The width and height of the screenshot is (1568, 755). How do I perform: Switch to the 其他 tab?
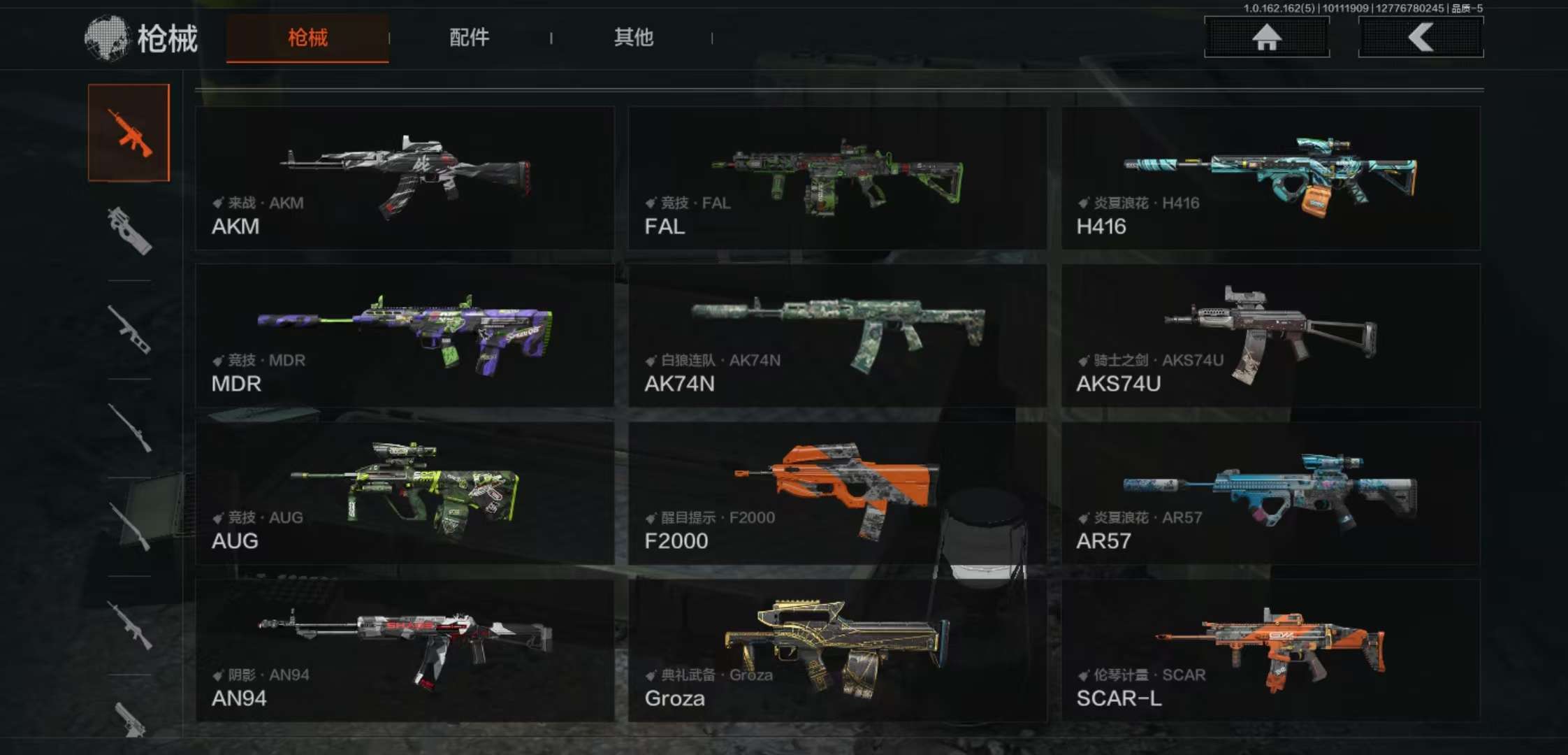(633, 38)
